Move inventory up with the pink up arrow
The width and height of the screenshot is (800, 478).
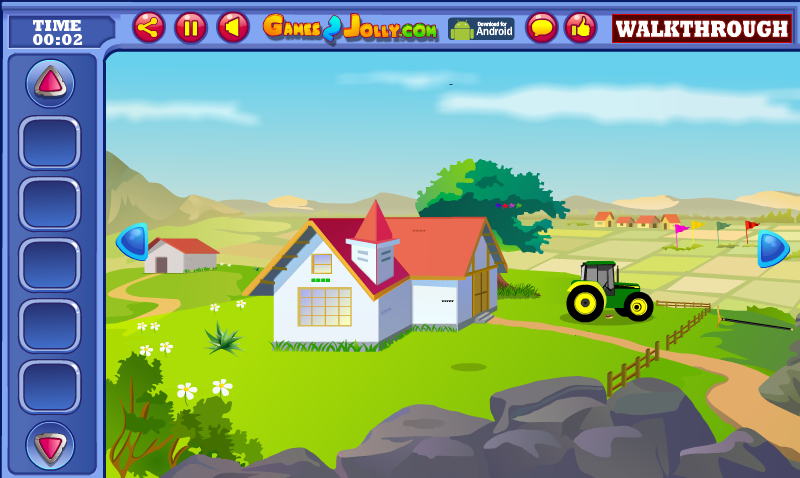click(50, 83)
